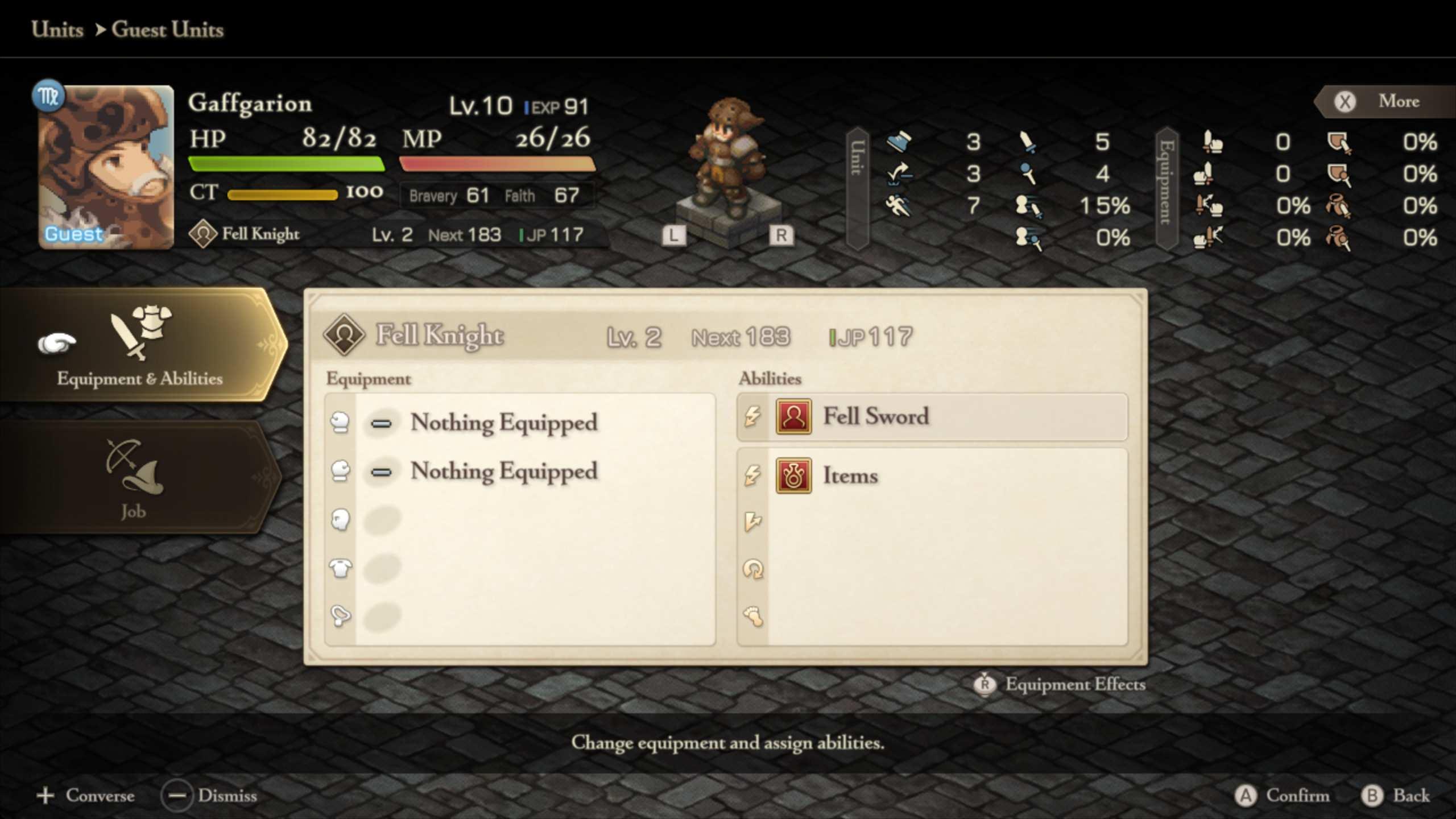Viewport: 1456px width, 819px height.
Task: View Equipment Effects
Action: click(1060, 684)
